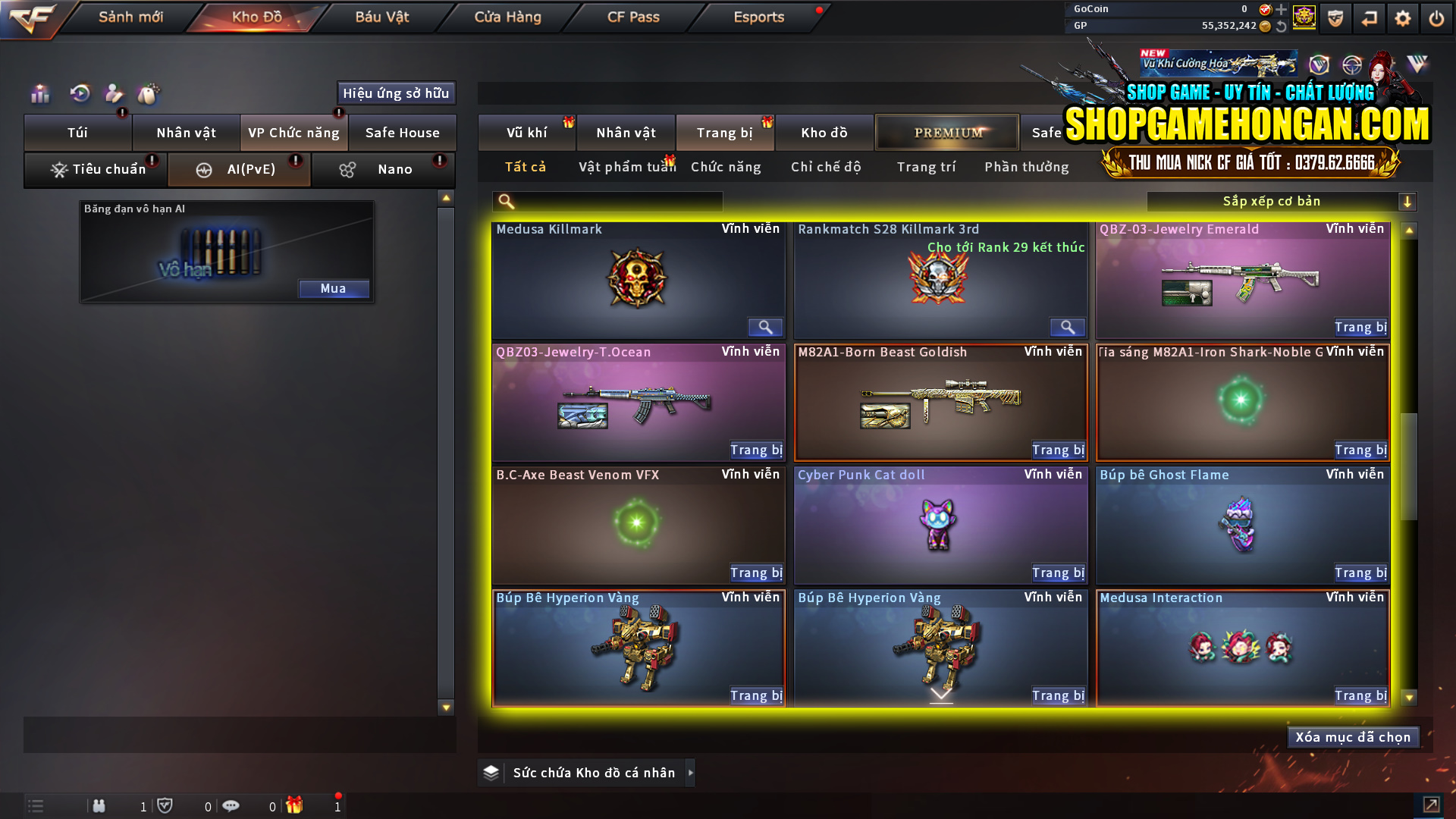
Task: Open the chat bubble icon at screen bottom
Action: pos(231,805)
